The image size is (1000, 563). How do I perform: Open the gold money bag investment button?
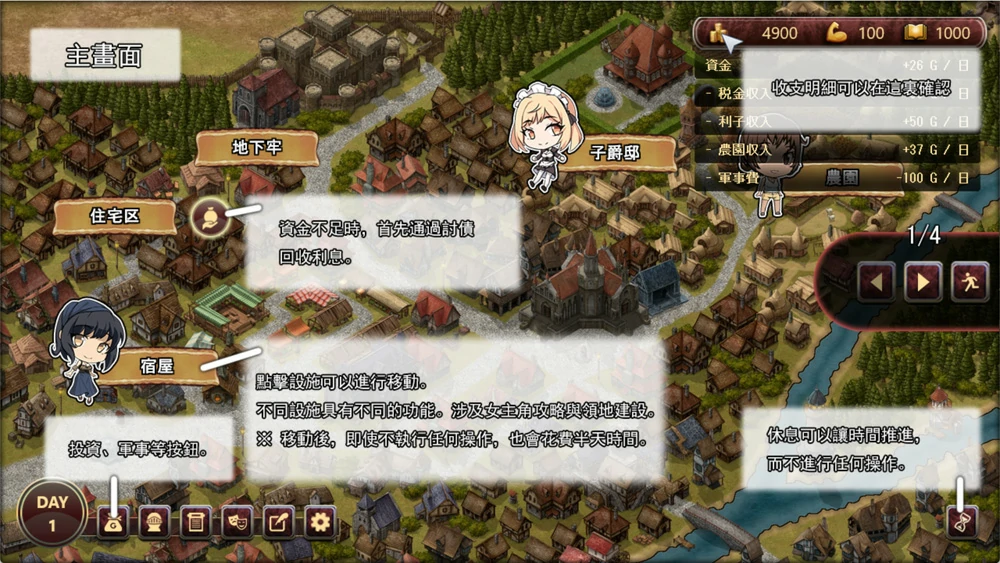[112, 521]
